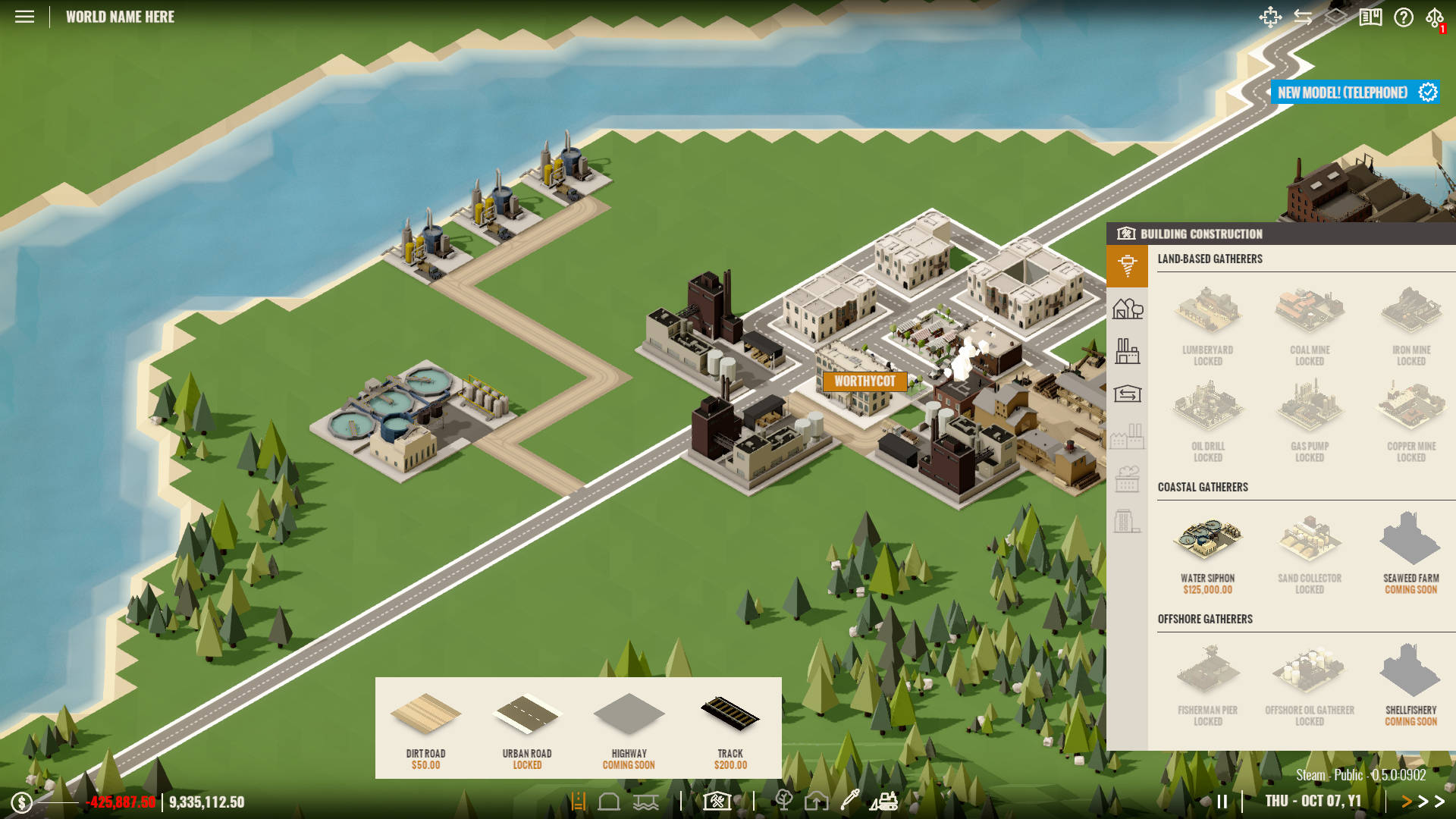Screen dimensions: 1456x819
Task: Click the two-way transfer arrows icon
Action: [x=1303, y=17]
